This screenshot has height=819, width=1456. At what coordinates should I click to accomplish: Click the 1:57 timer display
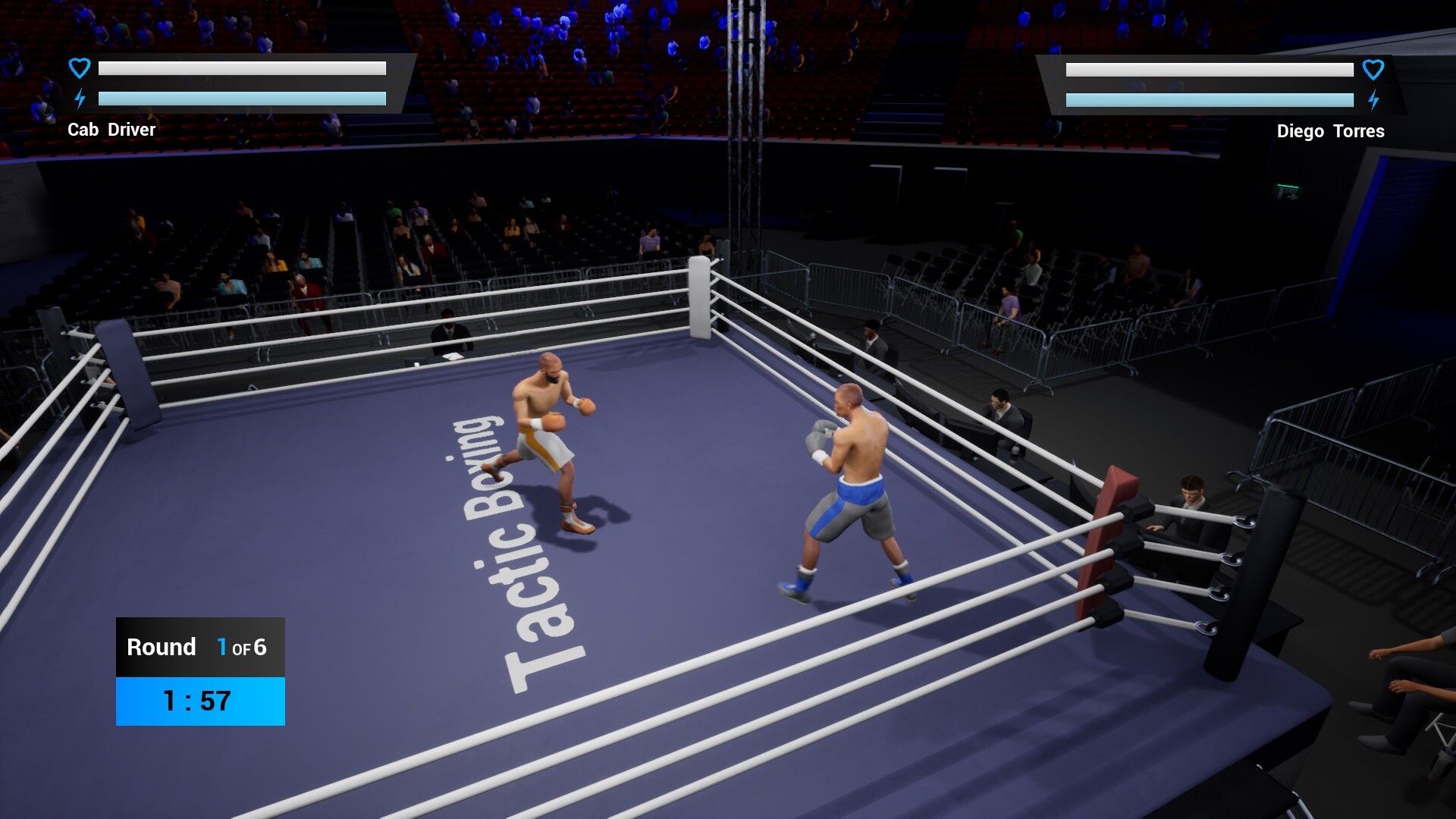[x=196, y=701]
